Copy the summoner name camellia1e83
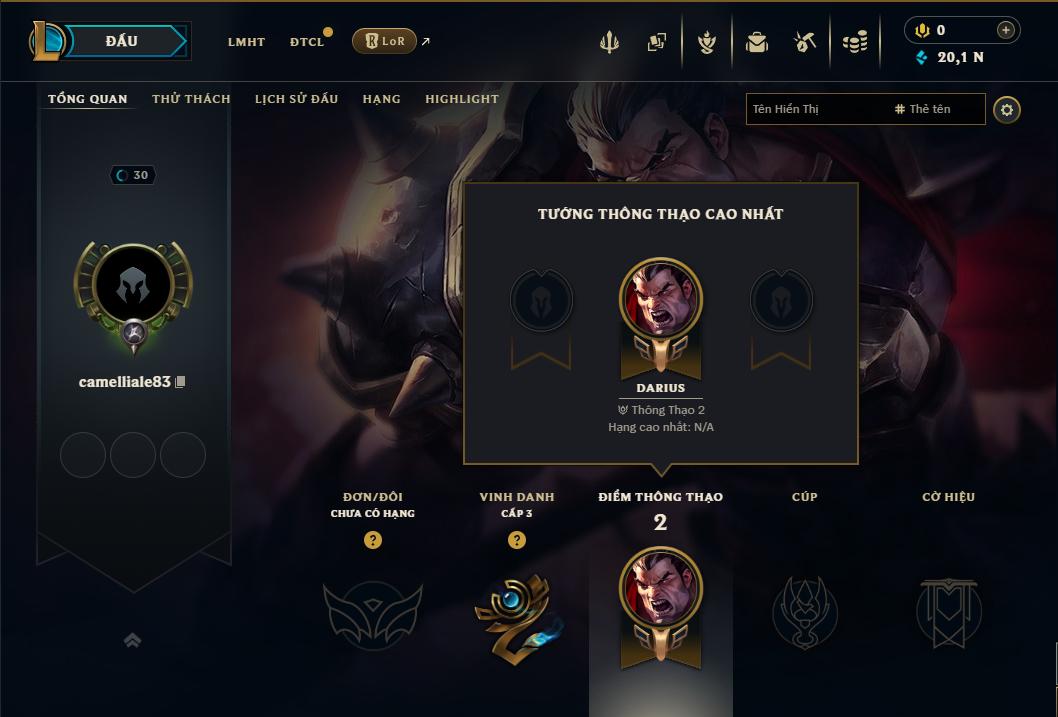Screen dimensions: 1058x717 point(181,382)
